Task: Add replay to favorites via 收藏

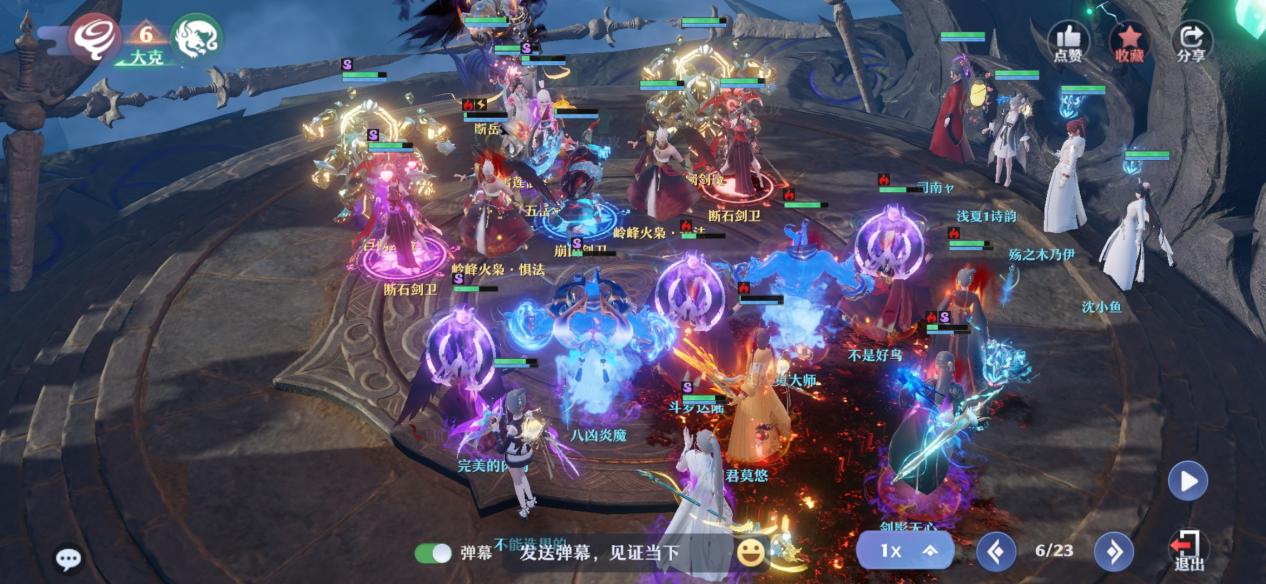Action: click(x=1129, y=42)
